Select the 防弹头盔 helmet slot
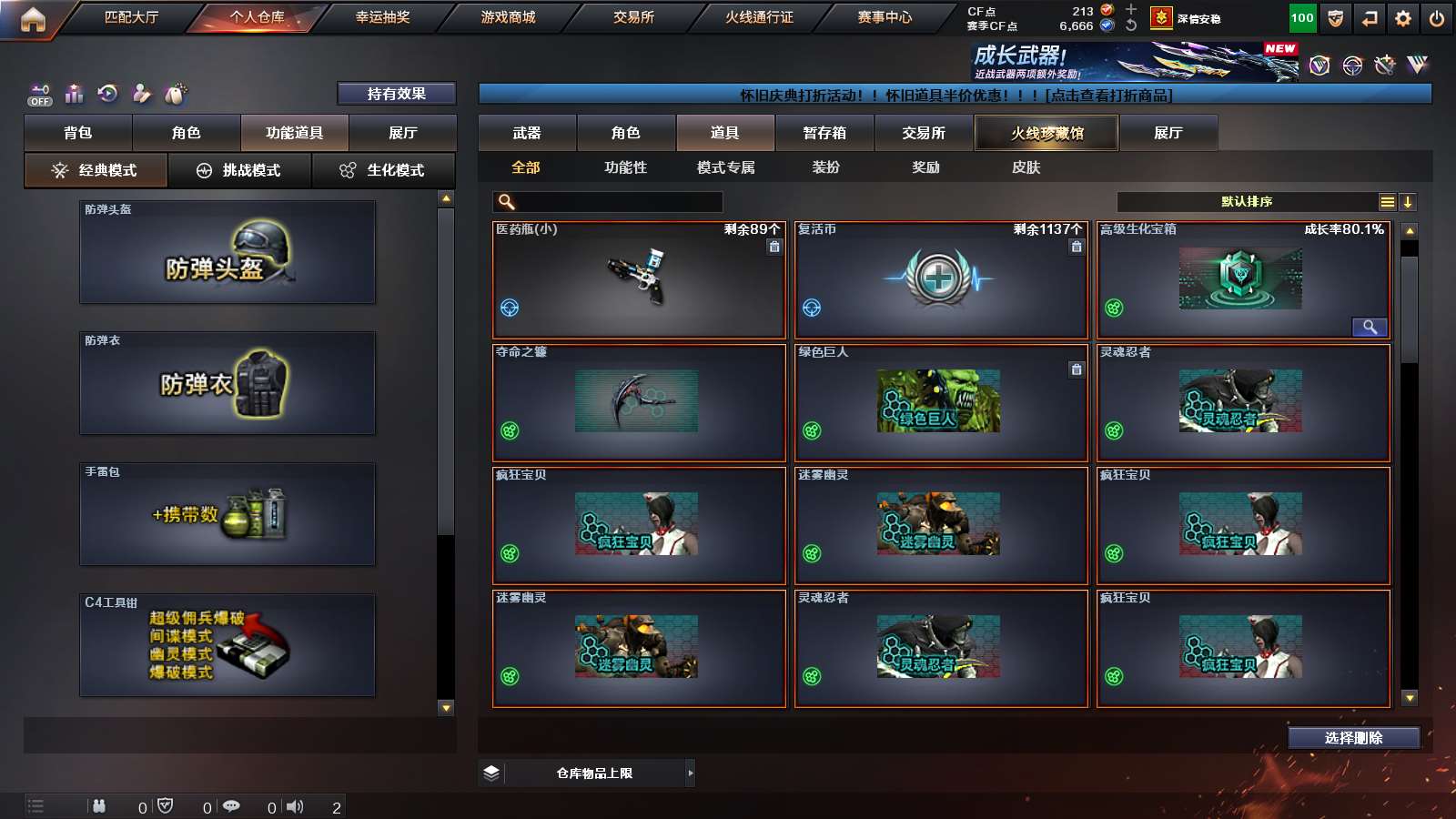Screen dimensions: 1456x819 click(227, 252)
